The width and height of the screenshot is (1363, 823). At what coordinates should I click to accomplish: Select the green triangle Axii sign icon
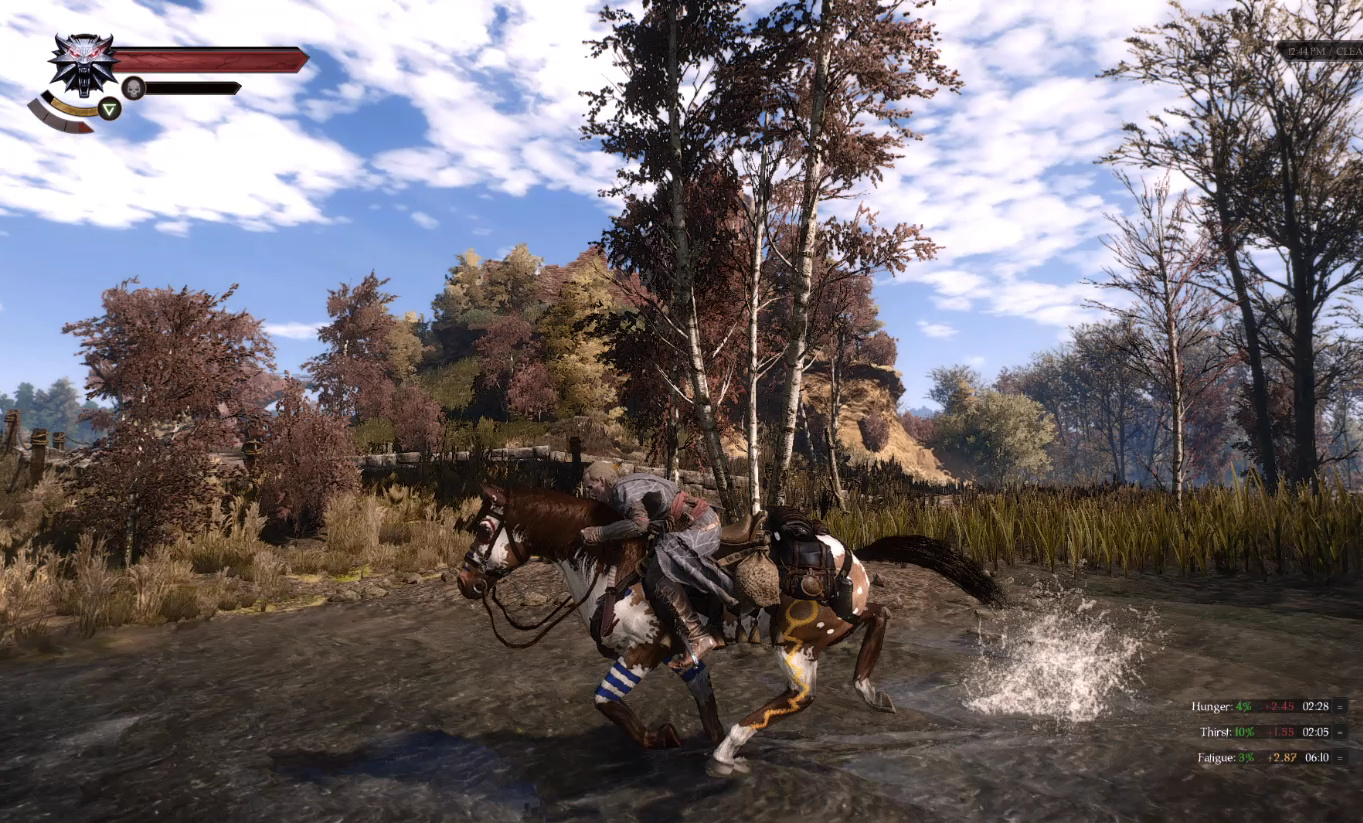tap(110, 108)
